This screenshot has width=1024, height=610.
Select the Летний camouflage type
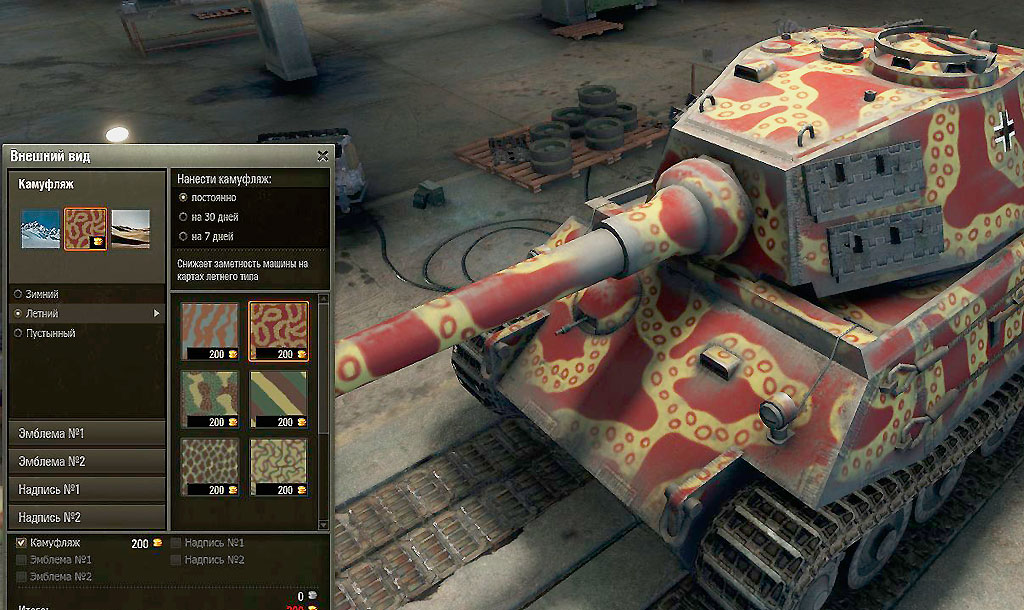click(x=18, y=314)
